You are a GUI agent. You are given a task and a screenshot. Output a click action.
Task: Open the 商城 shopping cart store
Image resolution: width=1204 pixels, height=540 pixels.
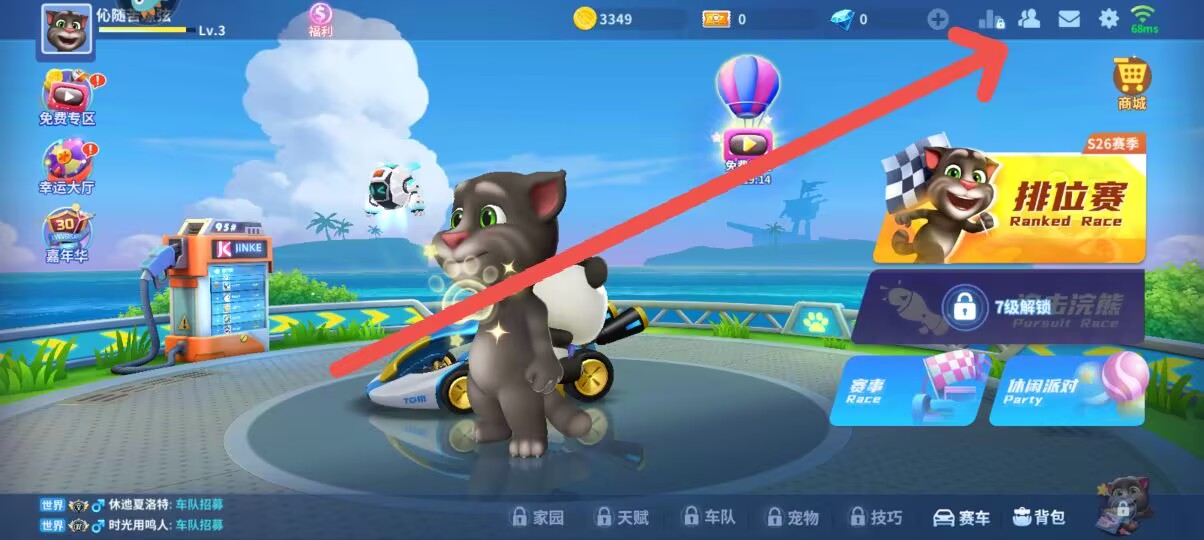tap(1131, 82)
